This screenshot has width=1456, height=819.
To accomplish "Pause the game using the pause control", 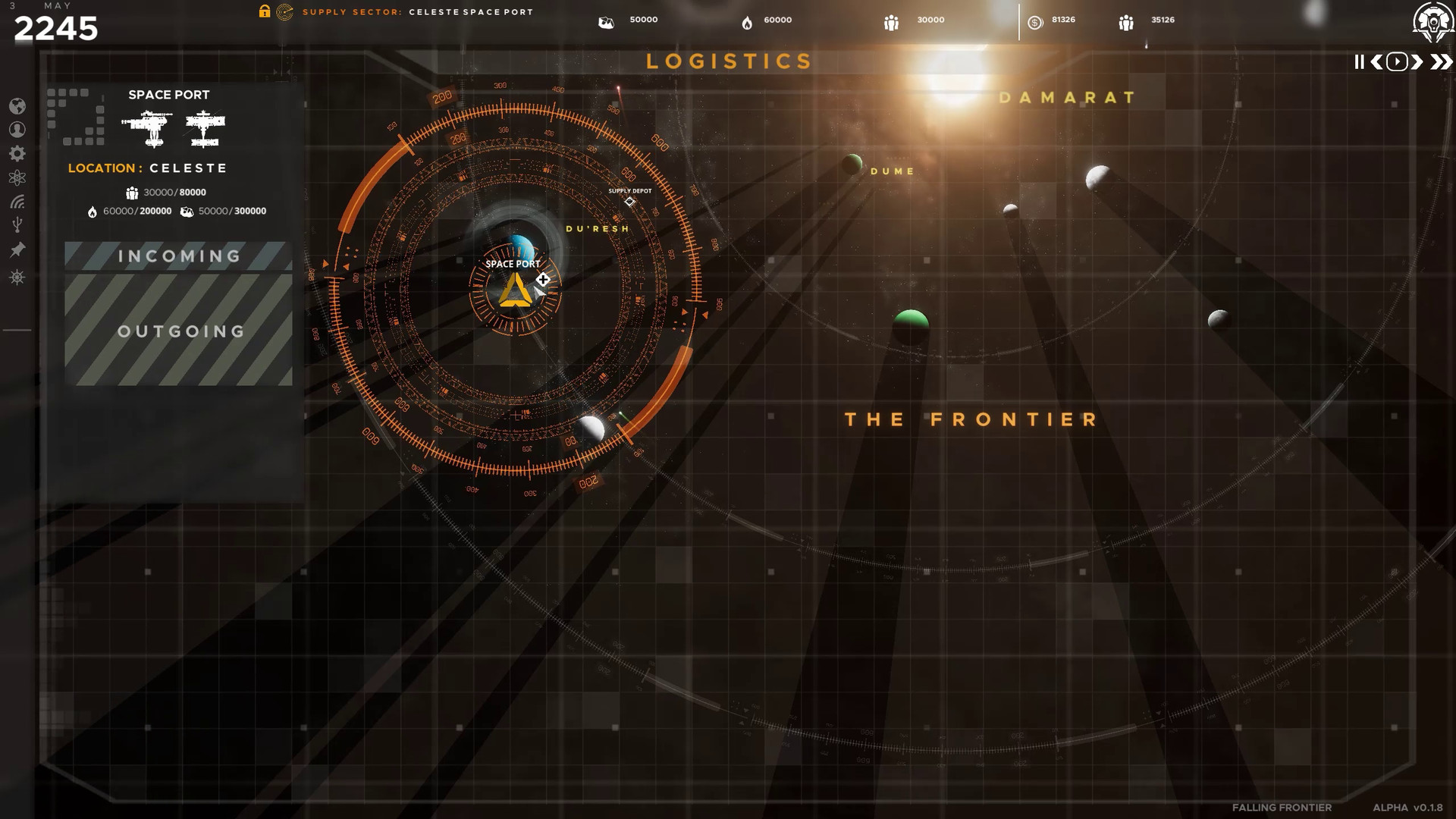I will [x=1360, y=62].
